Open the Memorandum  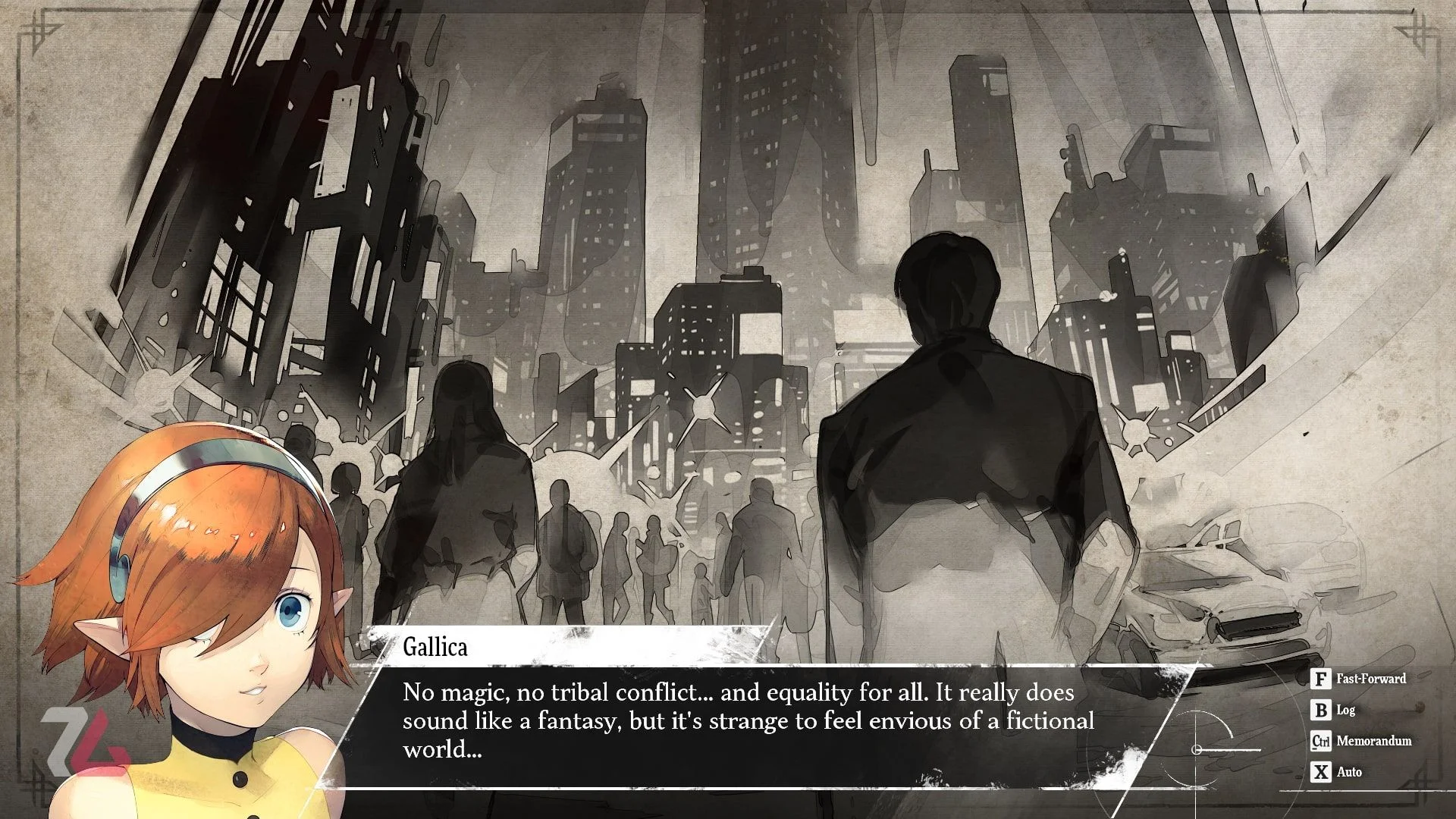pyautogui.click(x=1362, y=741)
